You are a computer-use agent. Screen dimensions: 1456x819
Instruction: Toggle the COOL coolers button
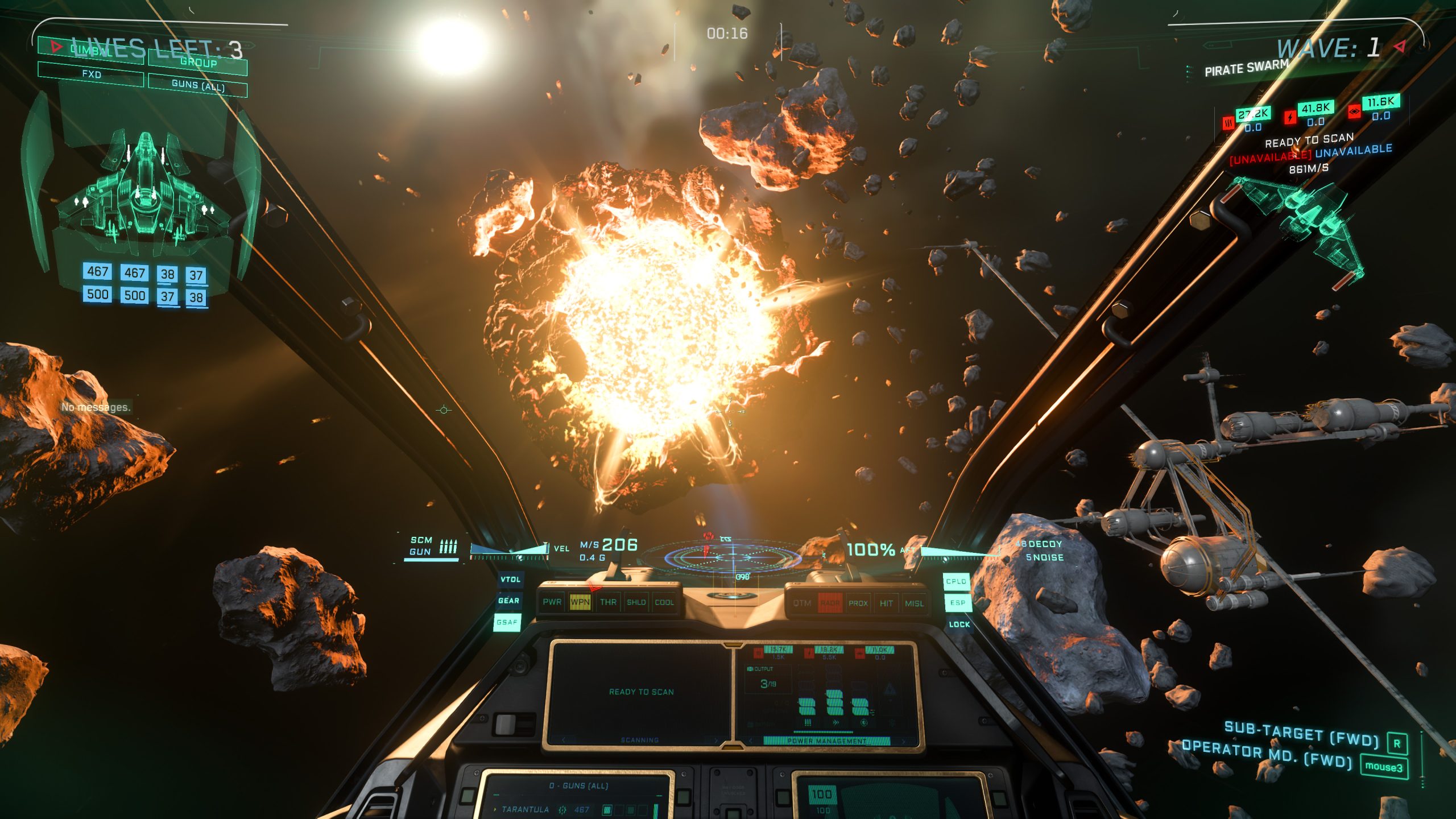pos(664,602)
